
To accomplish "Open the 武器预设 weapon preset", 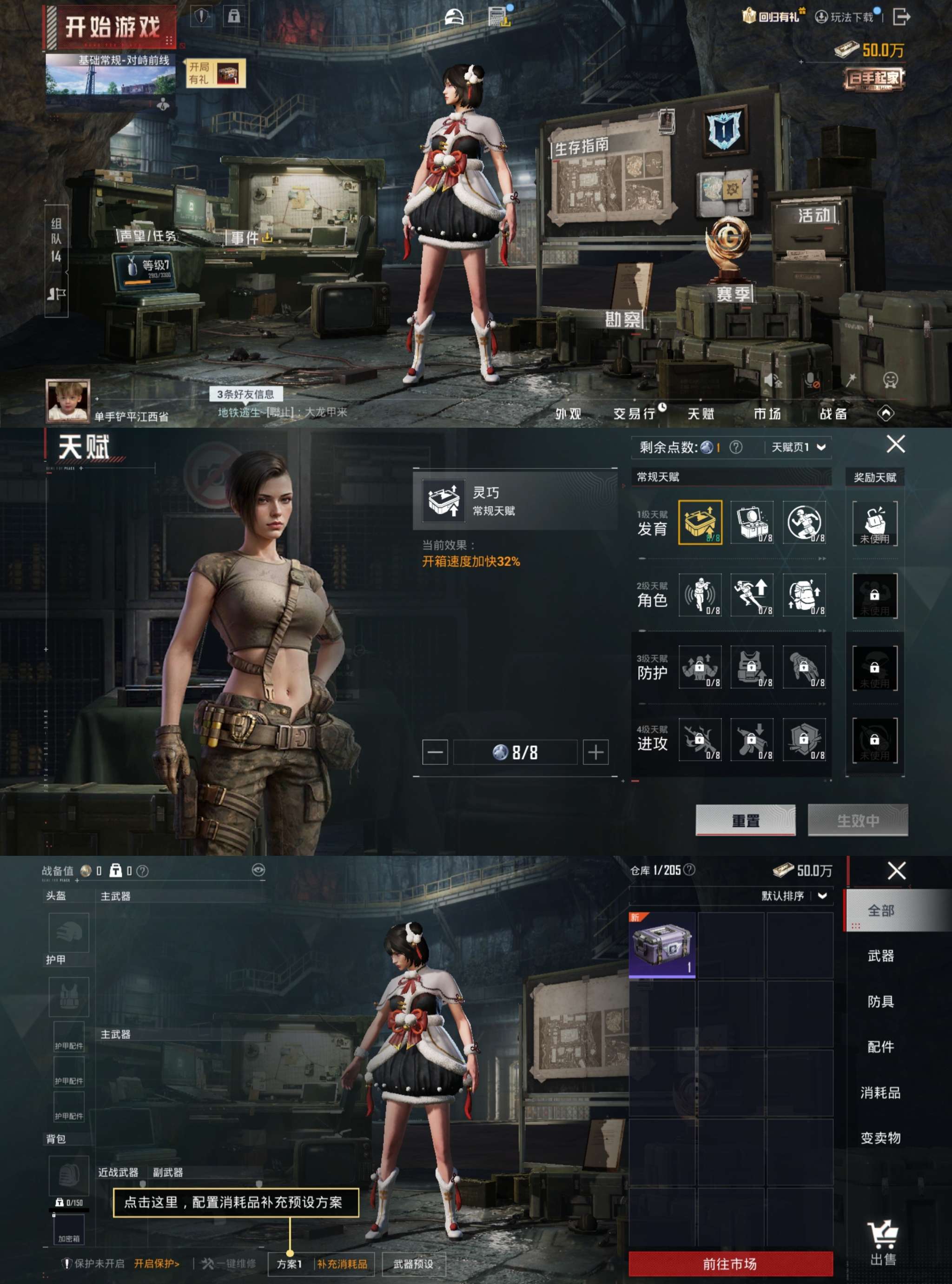I will coord(413,1264).
